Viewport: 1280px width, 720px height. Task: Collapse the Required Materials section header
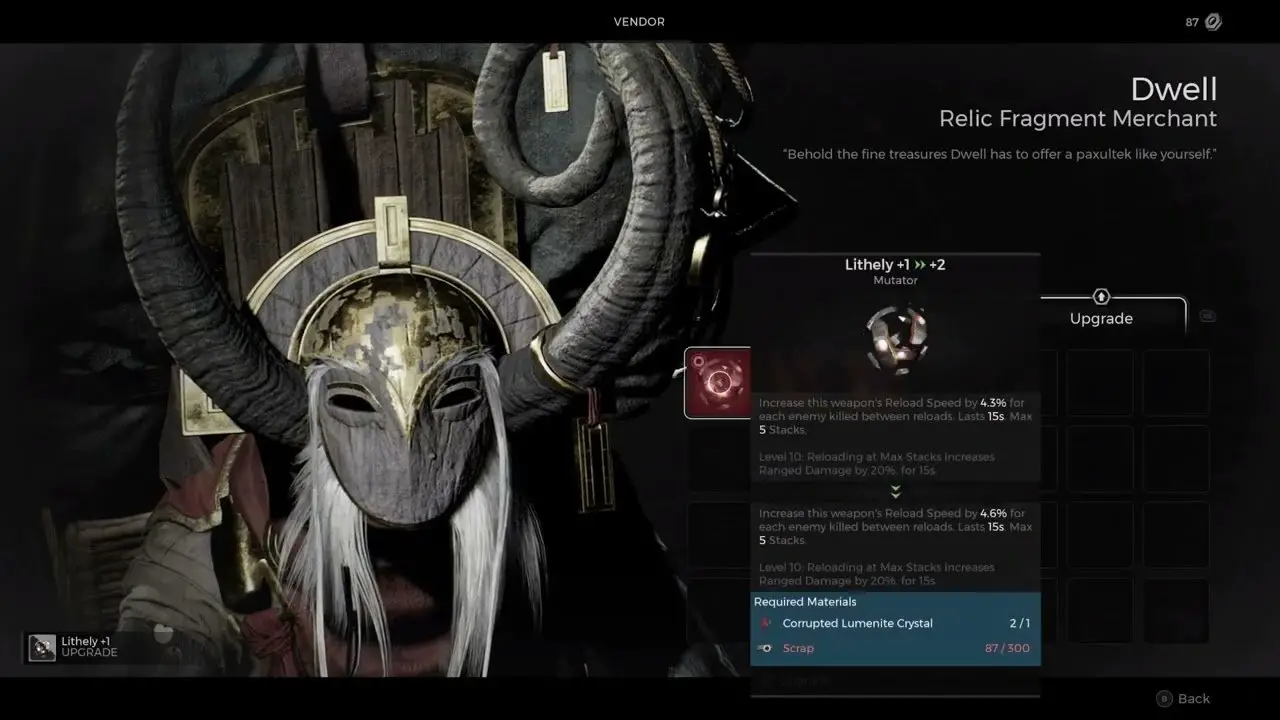click(x=805, y=601)
